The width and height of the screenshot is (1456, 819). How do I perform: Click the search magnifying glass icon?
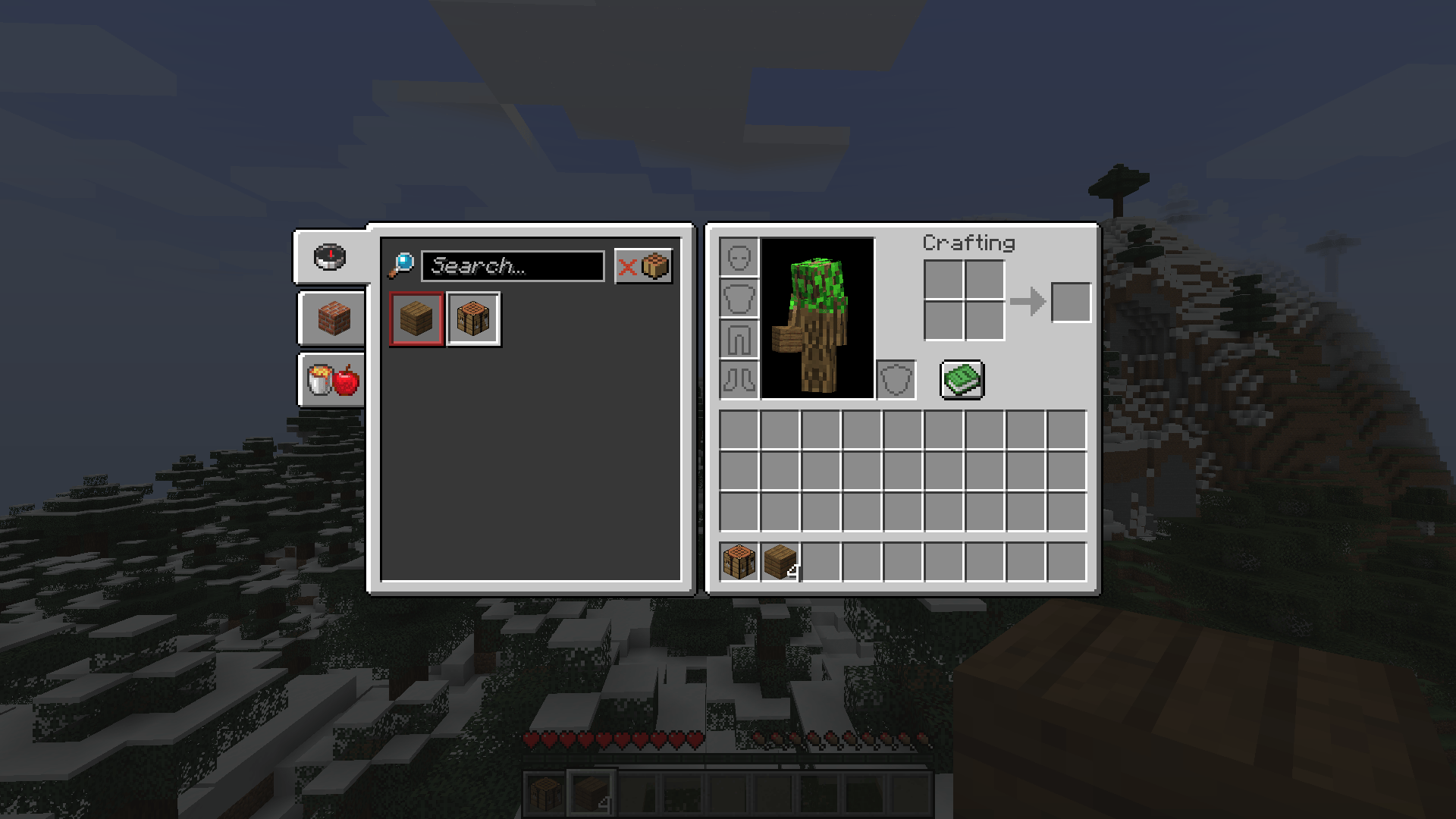[x=402, y=265]
